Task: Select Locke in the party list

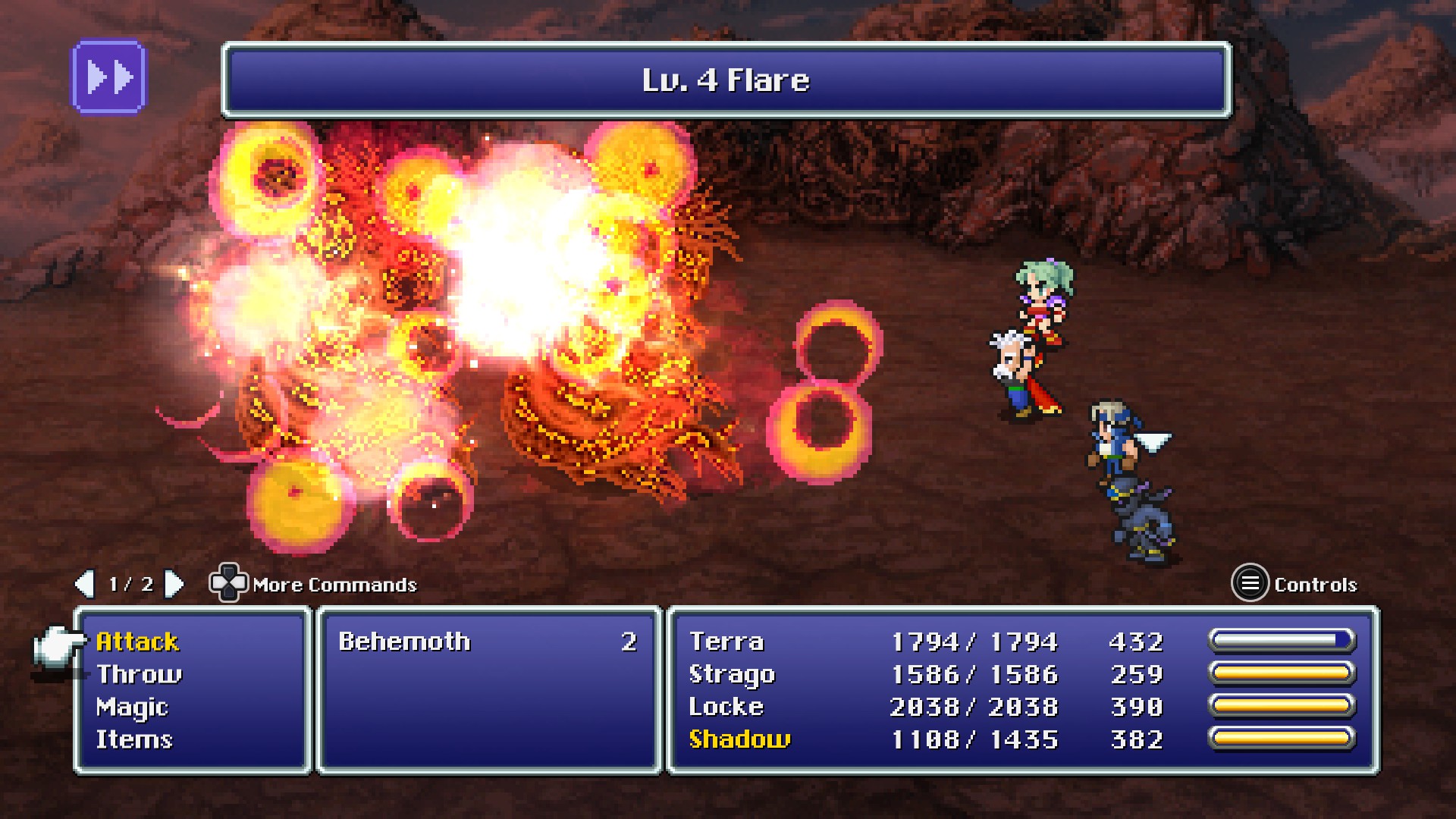Action: (726, 708)
